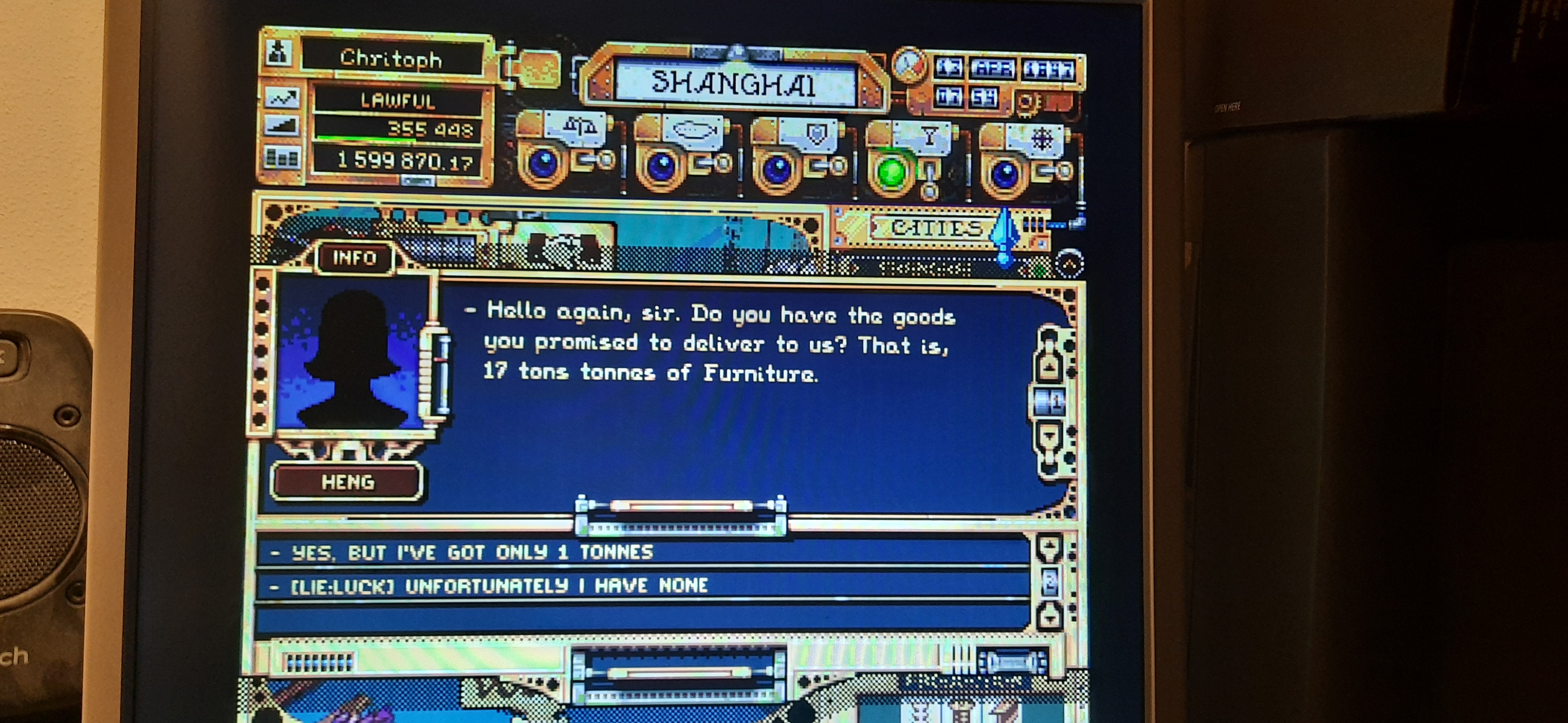Click the gear icon below the date

coord(1026,102)
